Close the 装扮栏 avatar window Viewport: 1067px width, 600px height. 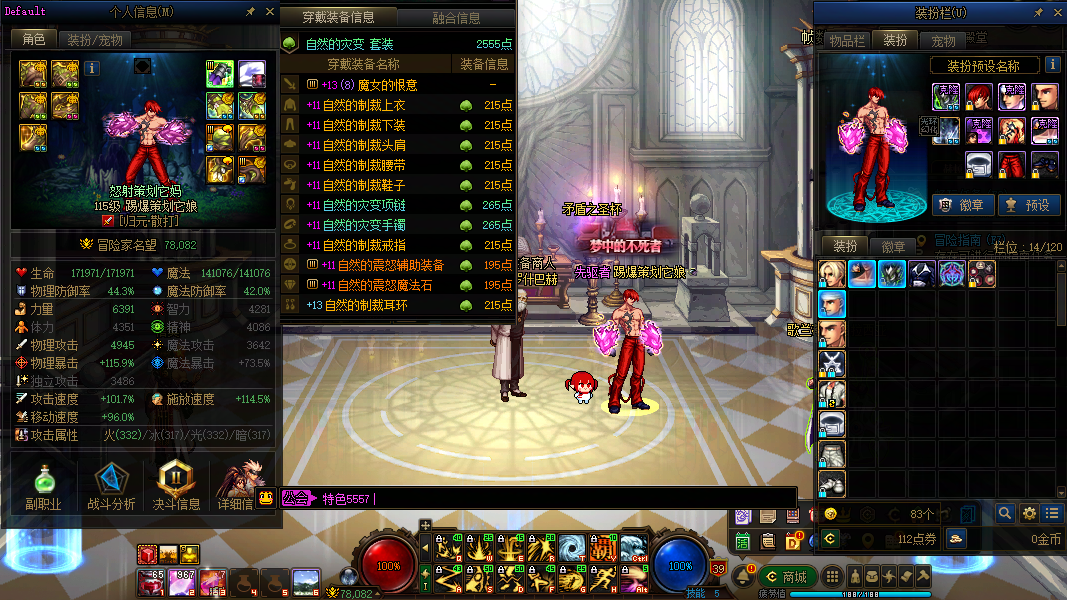pos(1056,13)
